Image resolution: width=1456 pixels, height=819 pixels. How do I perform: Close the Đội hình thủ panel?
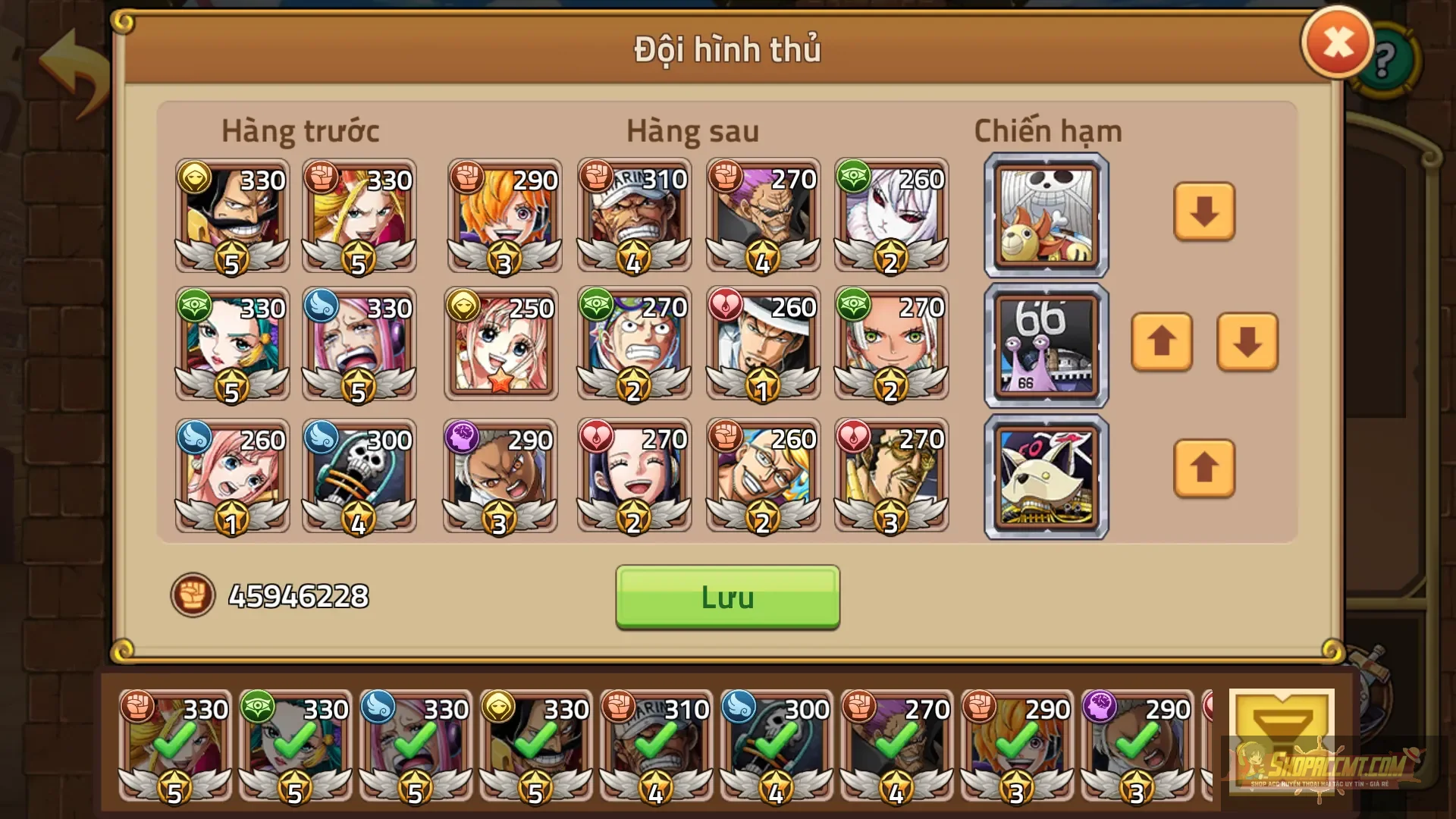click(1337, 43)
